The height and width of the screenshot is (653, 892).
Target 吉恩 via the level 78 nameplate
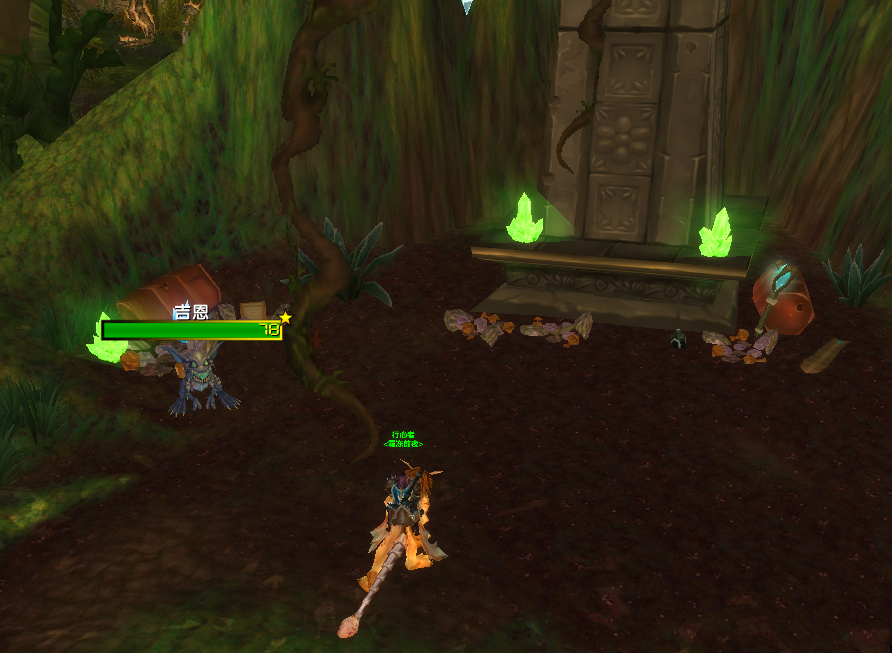tap(190, 330)
